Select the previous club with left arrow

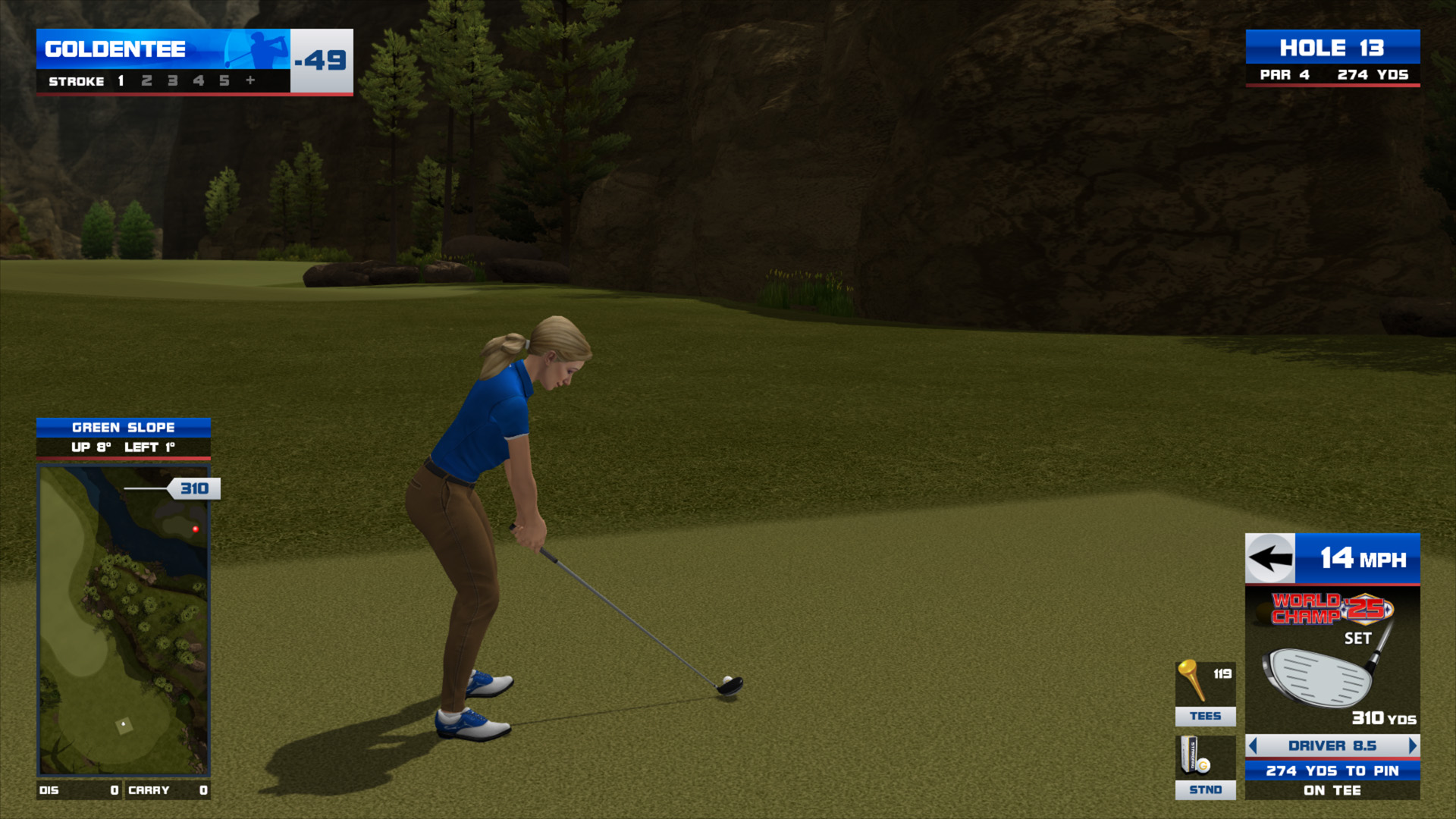(1254, 746)
